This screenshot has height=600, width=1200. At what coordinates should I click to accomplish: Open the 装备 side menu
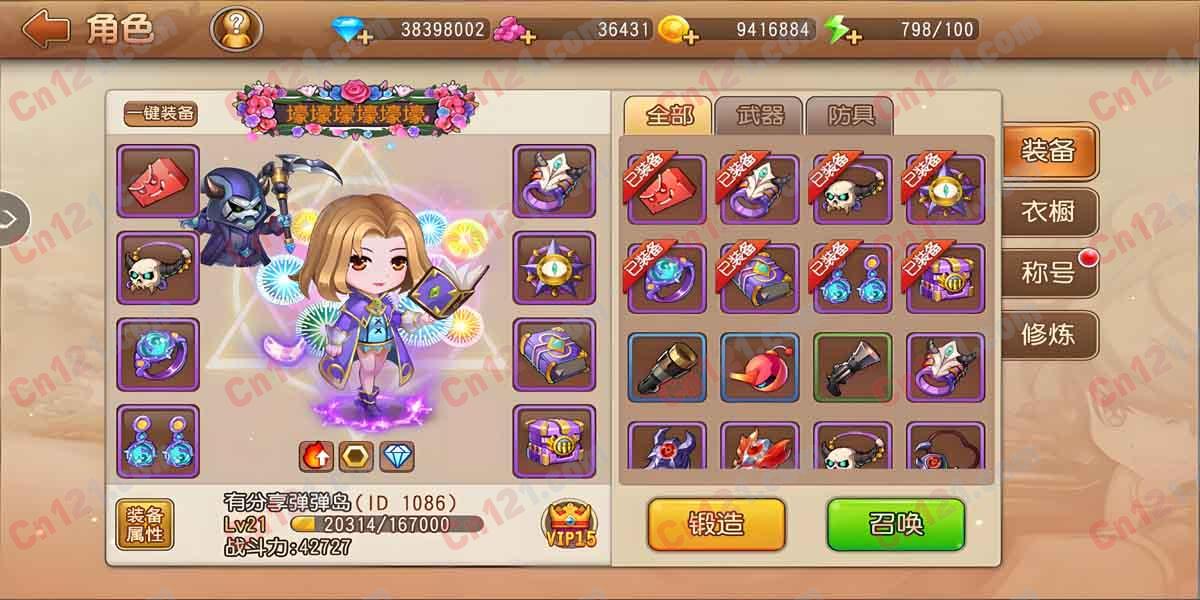click(1049, 152)
